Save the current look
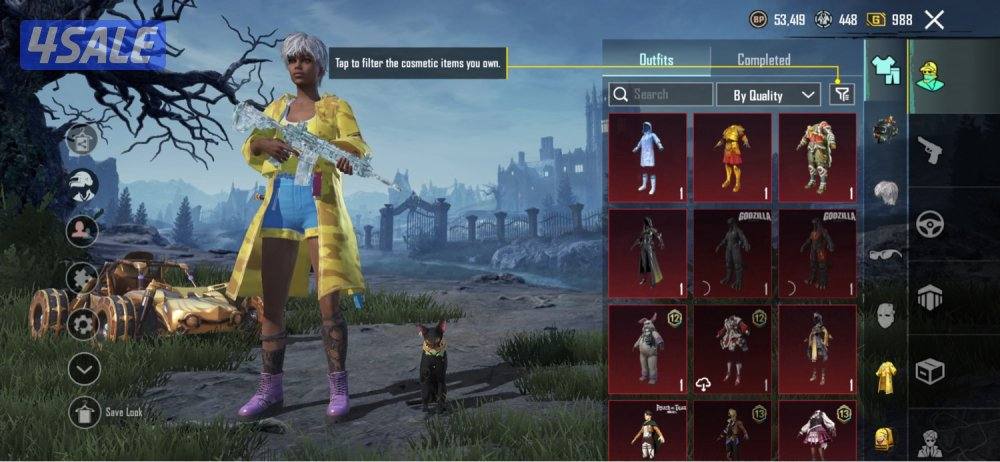The width and height of the screenshot is (1000, 462). (85, 412)
